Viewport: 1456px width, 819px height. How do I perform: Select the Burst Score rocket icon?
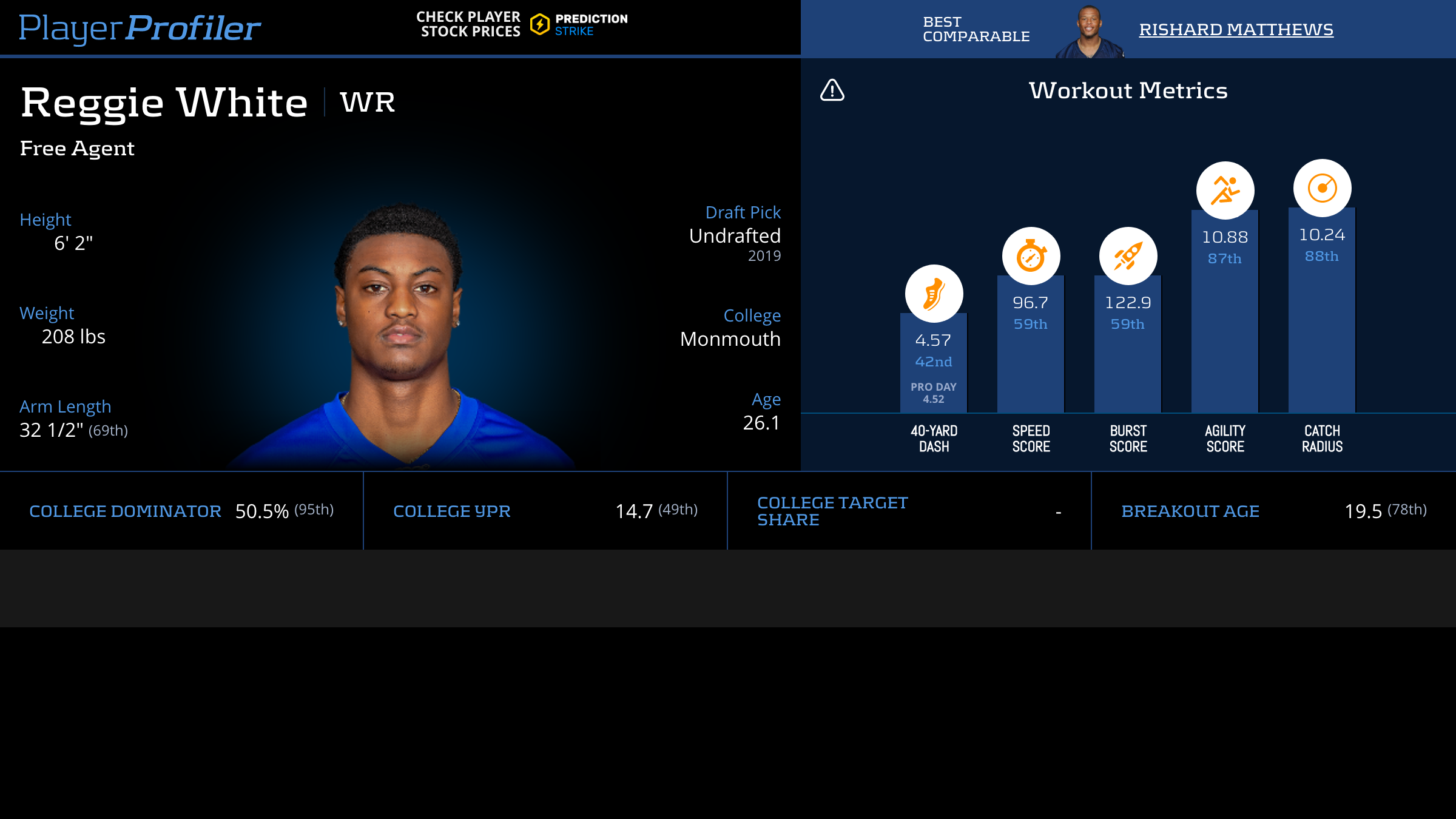coord(1128,256)
